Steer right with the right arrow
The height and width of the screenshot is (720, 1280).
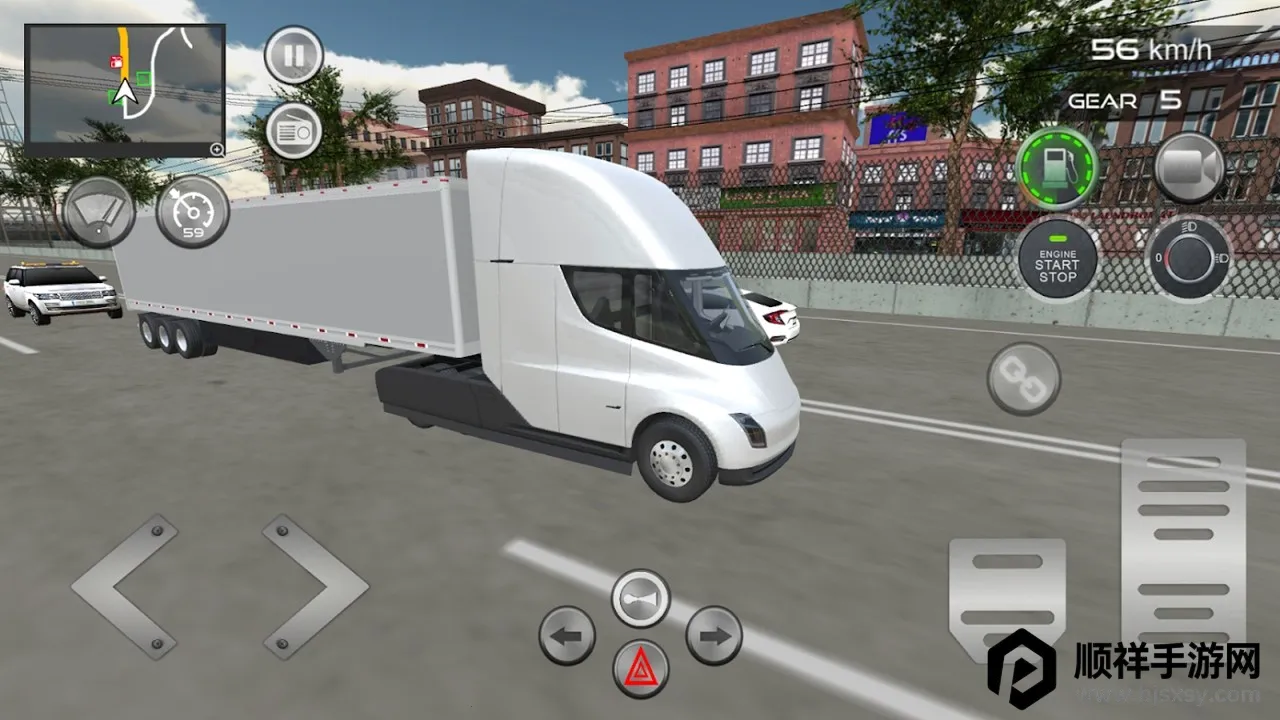tap(315, 587)
